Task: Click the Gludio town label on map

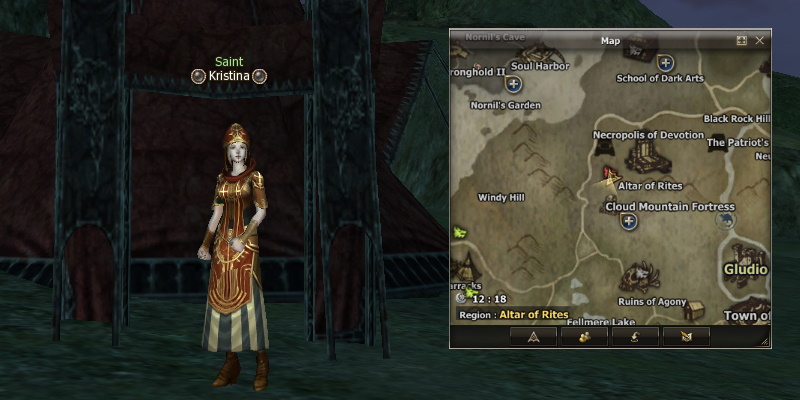Action: point(745,270)
